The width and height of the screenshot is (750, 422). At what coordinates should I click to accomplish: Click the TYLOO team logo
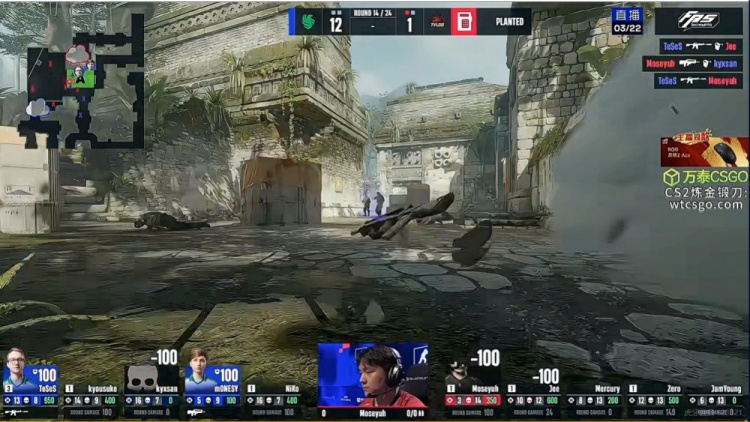tap(437, 21)
